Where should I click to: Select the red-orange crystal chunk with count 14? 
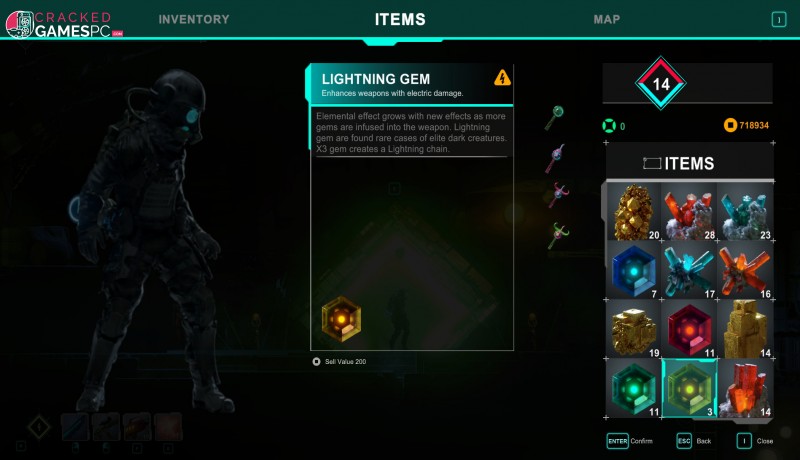[744, 387]
